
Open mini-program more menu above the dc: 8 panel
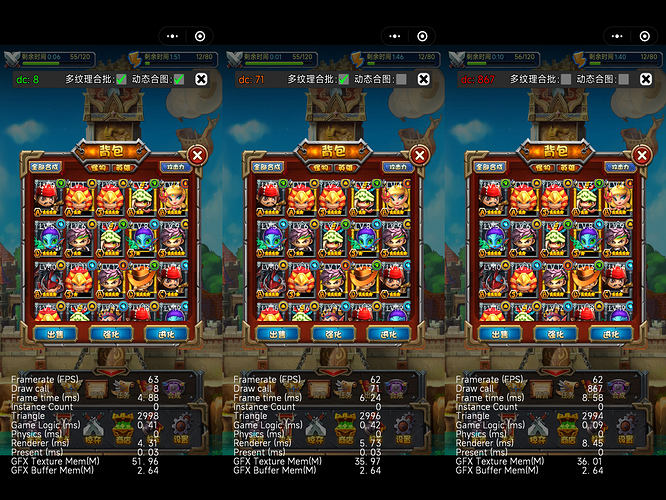pos(170,35)
